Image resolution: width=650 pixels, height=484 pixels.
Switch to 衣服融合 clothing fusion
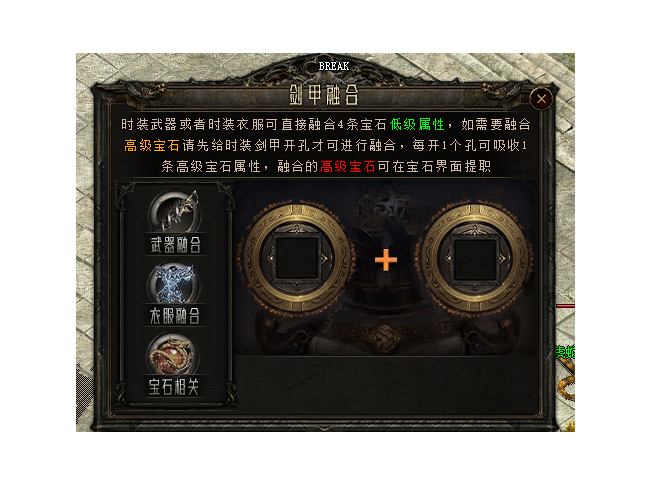pyautogui.click(x=173, y=292)
